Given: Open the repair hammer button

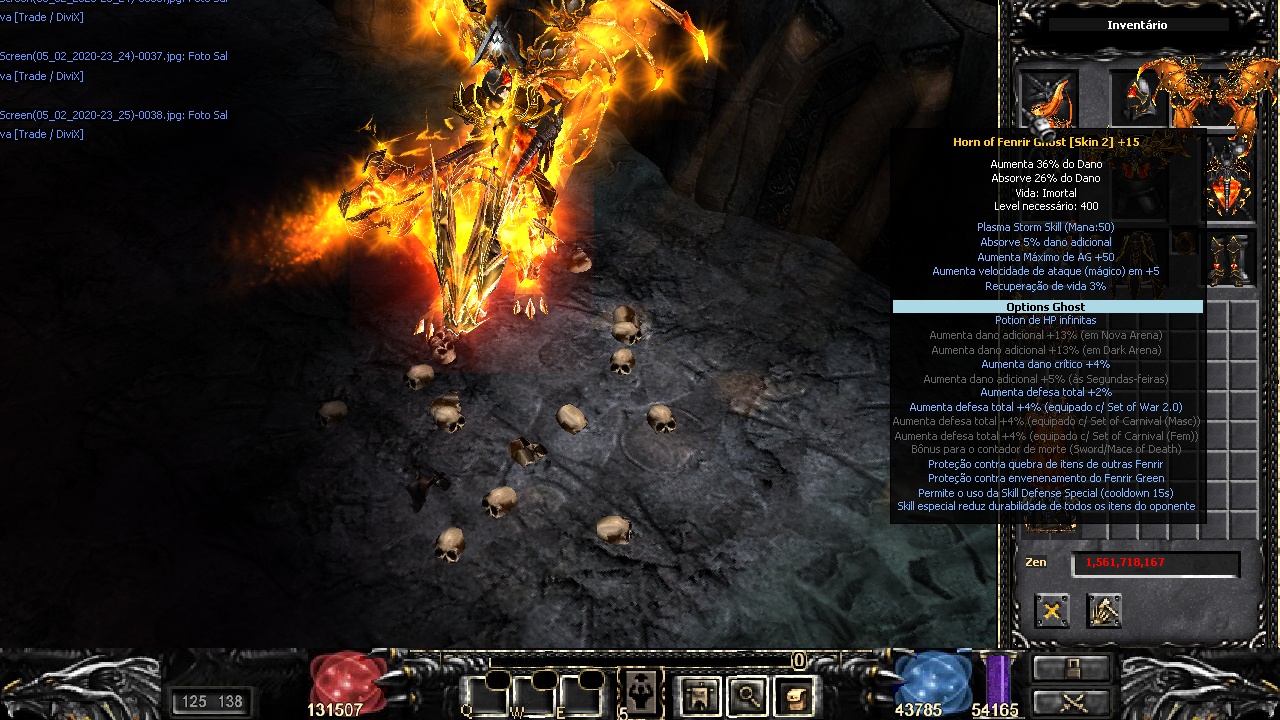Looking at the screenshot, I should click(1104, 610).
